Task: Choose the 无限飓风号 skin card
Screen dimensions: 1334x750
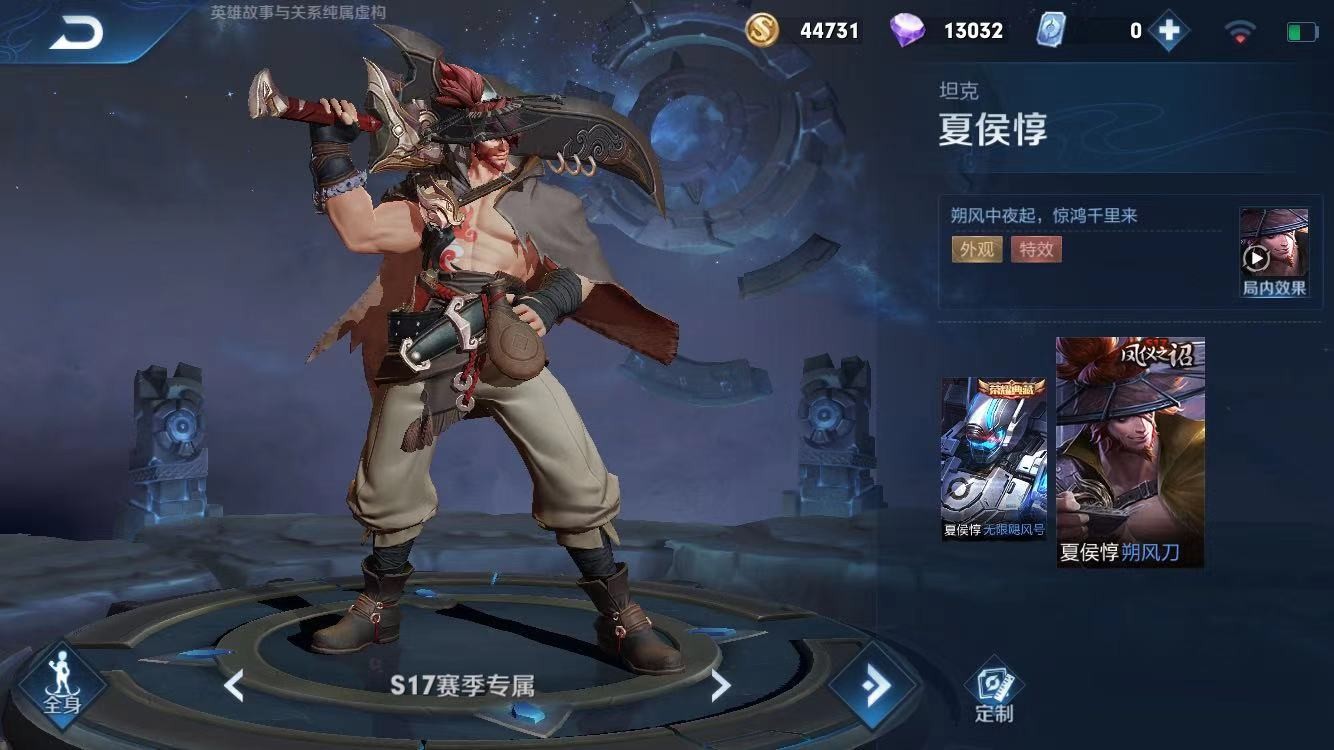Action: coord(993,459)
